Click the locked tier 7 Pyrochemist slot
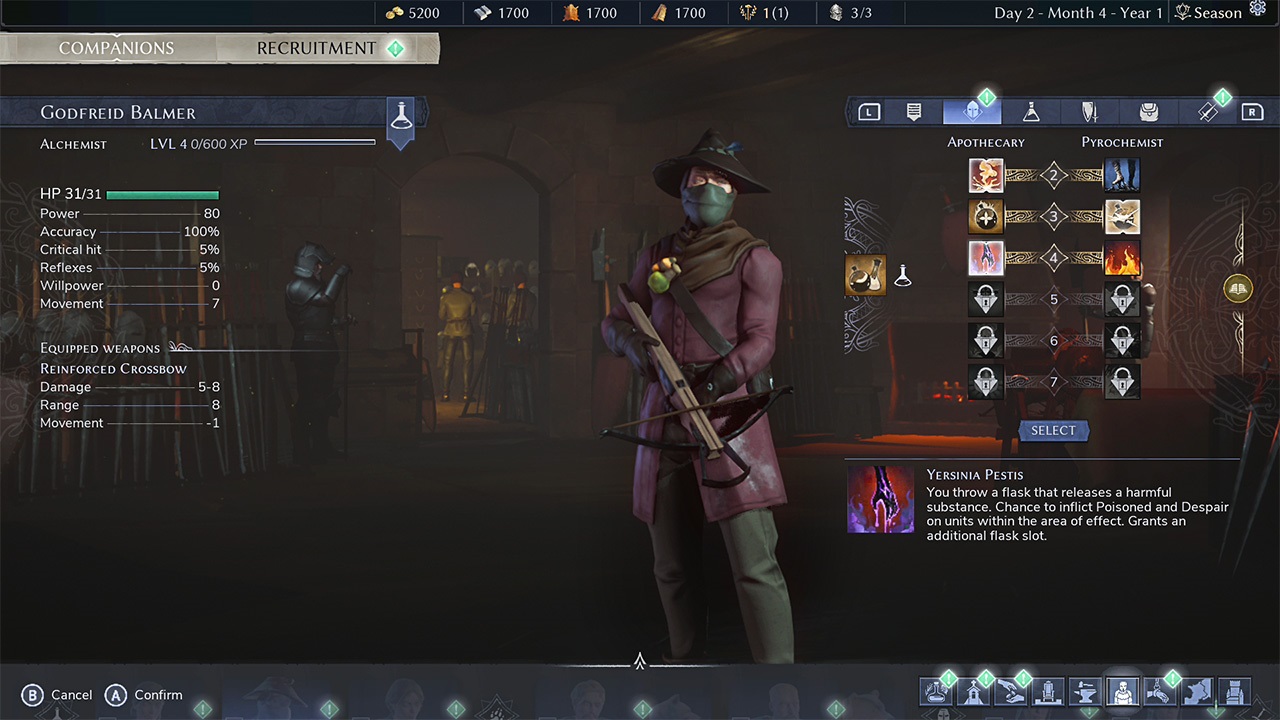 pyautogui.click(x=1122, y=381)
